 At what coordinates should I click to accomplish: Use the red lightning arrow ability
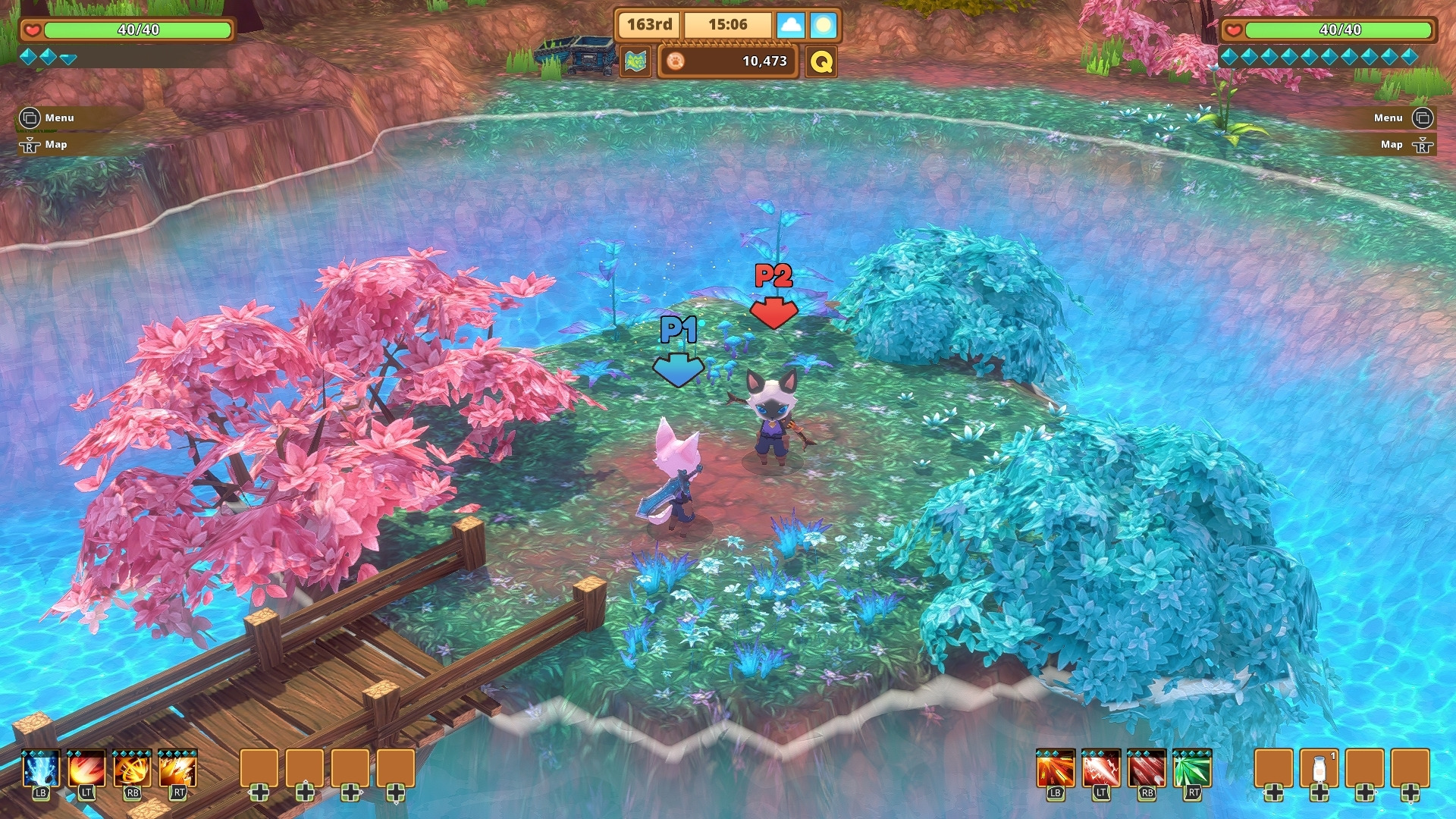pos(1100,770)
